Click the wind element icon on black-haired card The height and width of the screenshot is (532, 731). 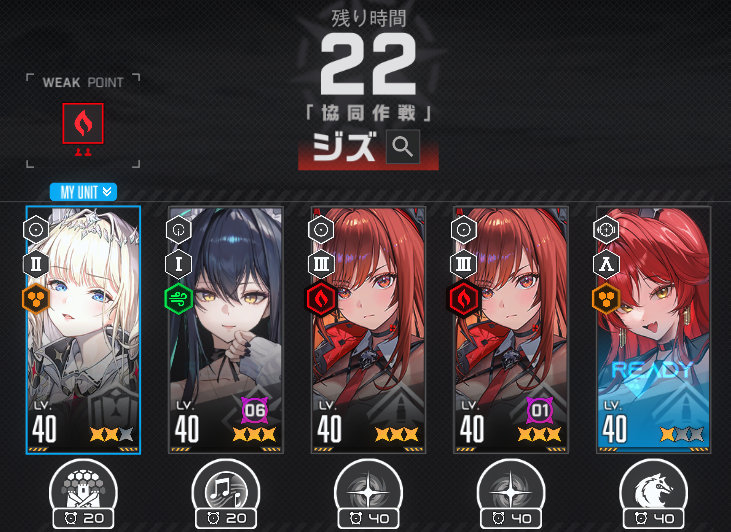click(179, 299)
